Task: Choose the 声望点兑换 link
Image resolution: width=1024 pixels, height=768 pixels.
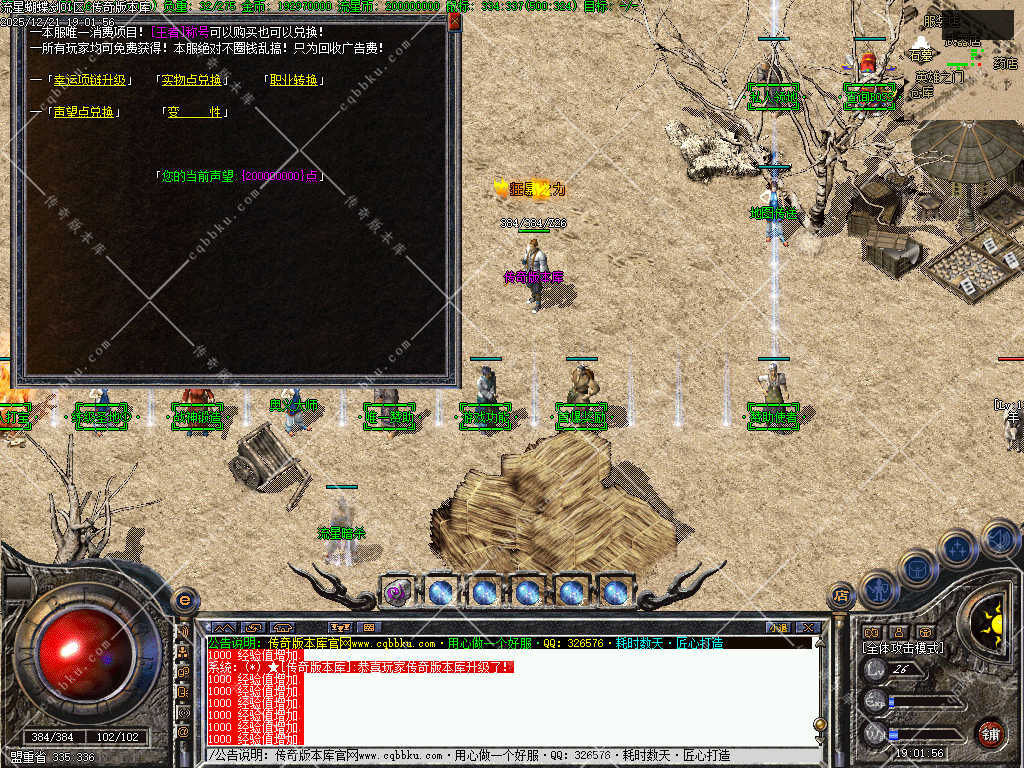Action: pos(84,112)
